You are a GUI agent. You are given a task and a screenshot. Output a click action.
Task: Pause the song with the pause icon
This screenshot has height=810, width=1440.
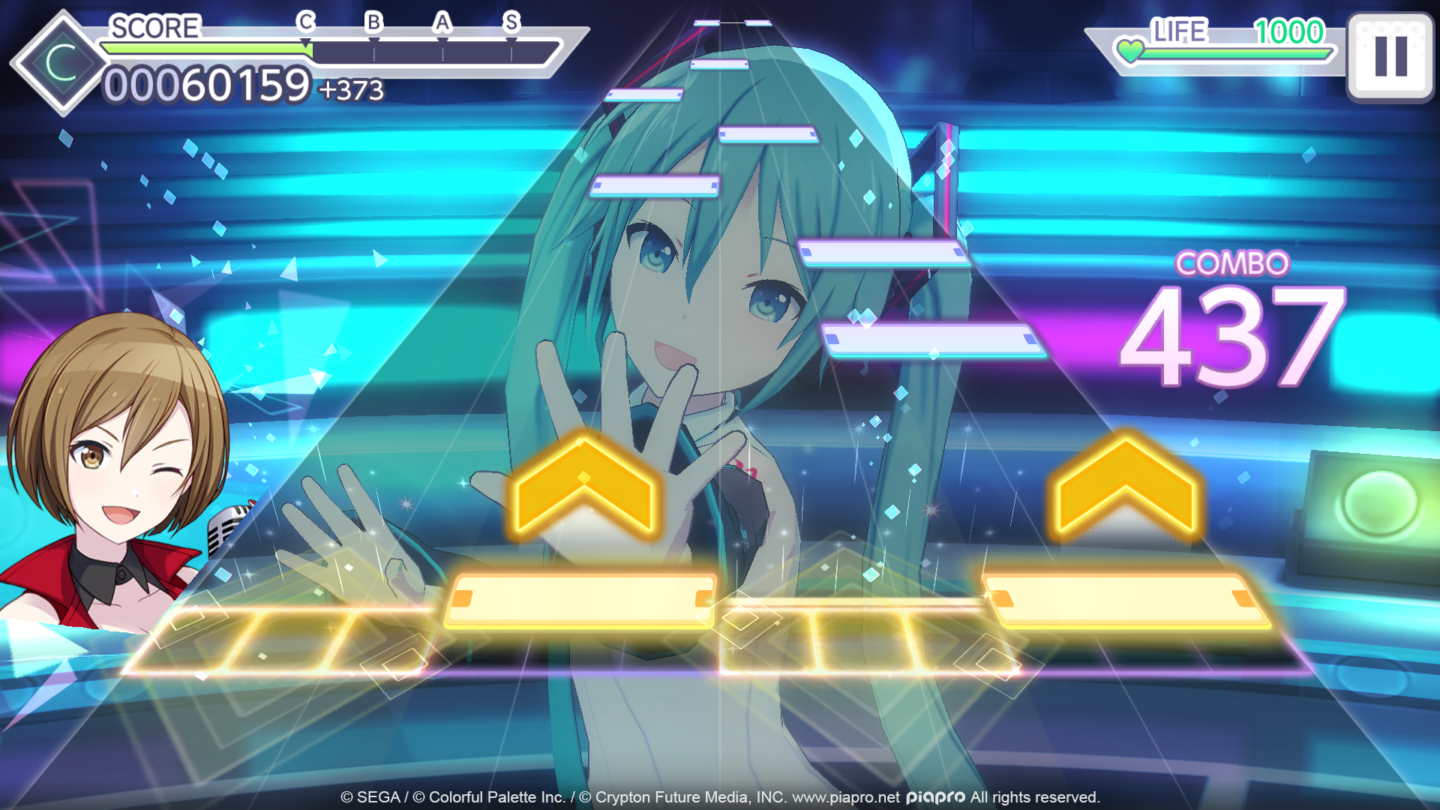[1392, 55]
